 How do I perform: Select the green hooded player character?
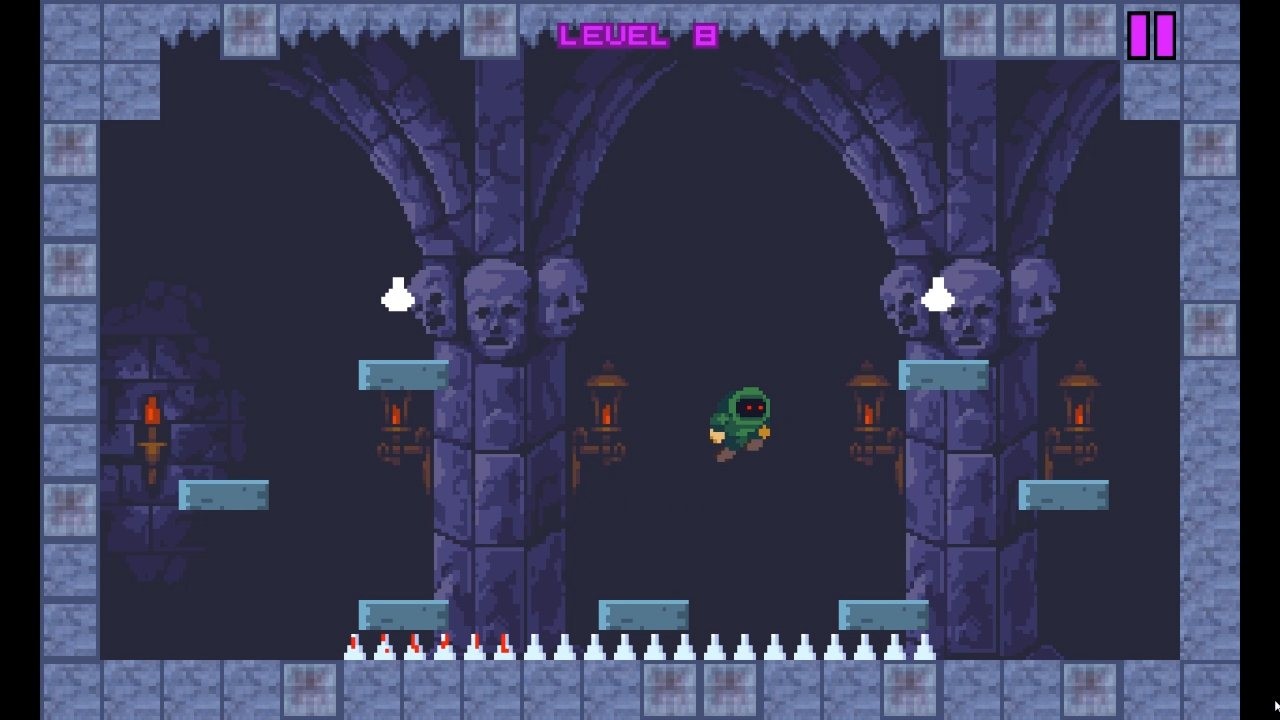[x=740, y=420]
